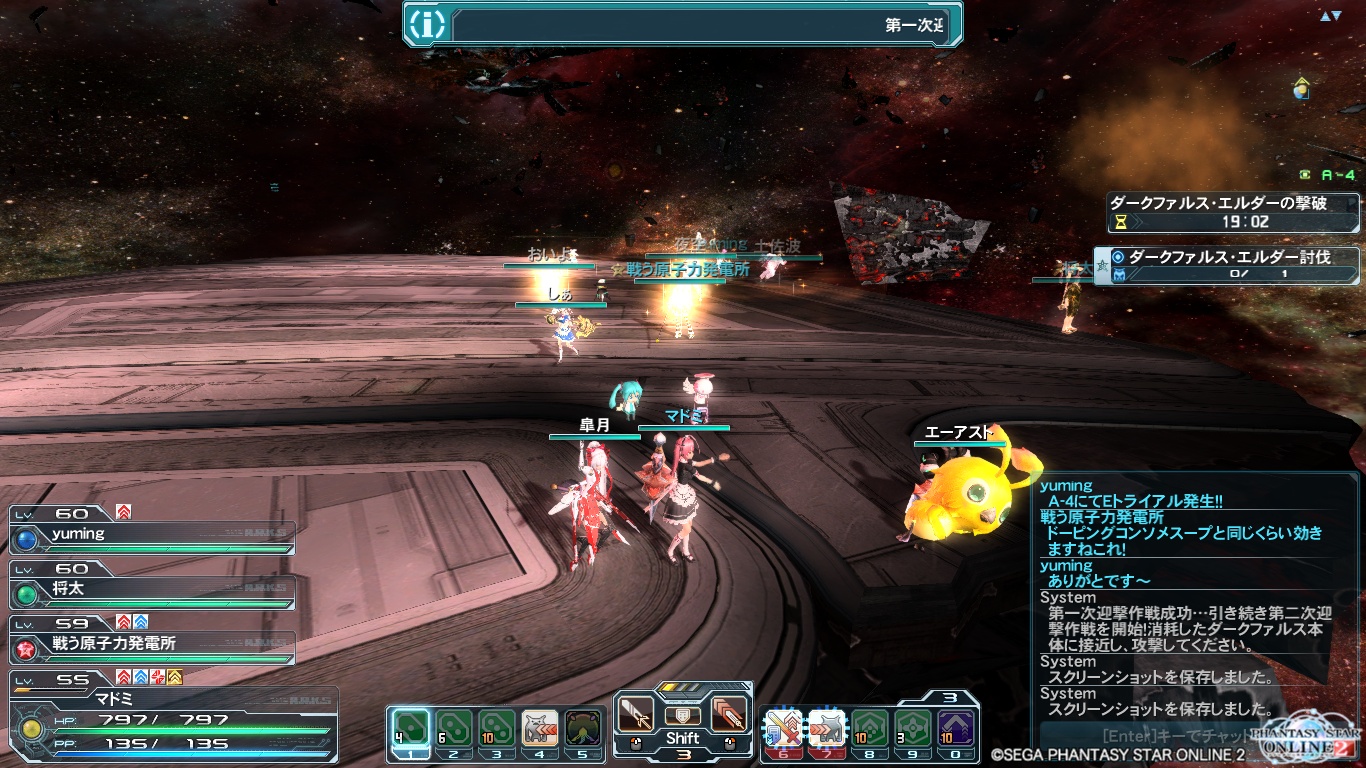Image resolution: width=1366 pixels, height=768 pixels.
Task: Activate the glowing sword skill in slot 6
Action: coord(784,728)
